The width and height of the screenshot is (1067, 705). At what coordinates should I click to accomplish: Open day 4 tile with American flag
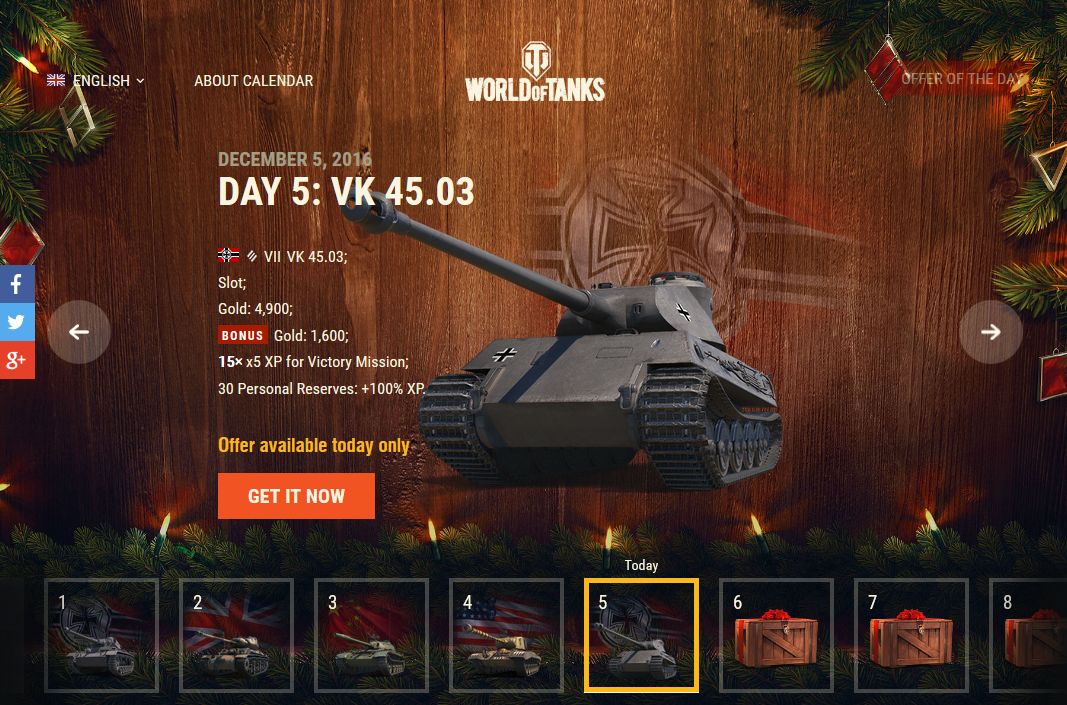pos(506,635)
